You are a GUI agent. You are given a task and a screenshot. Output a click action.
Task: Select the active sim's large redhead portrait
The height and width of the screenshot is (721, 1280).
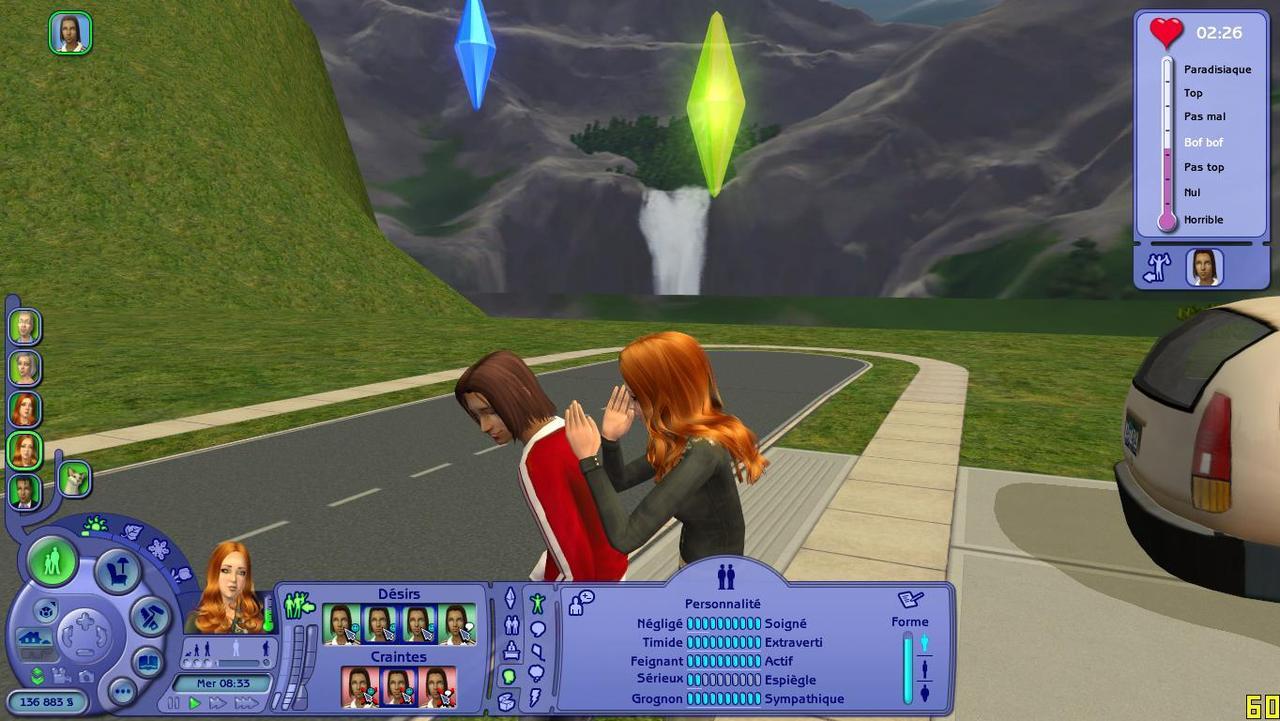[x=228, y=590]
